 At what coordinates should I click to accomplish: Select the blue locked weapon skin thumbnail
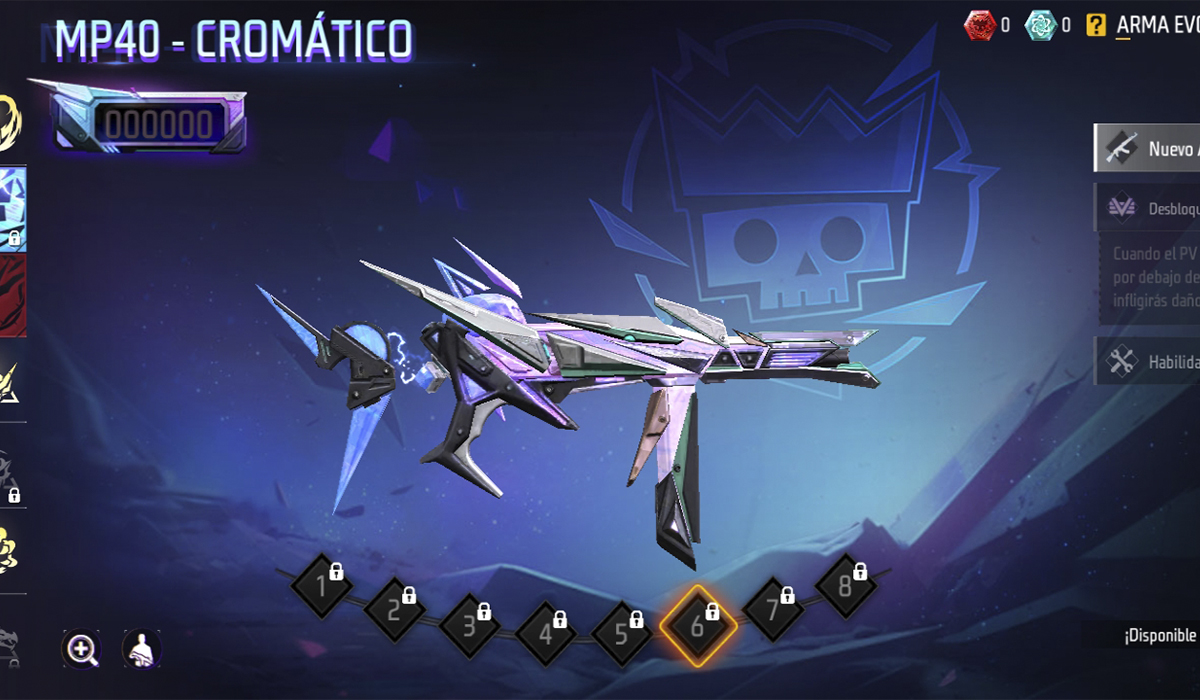[13, 209]
